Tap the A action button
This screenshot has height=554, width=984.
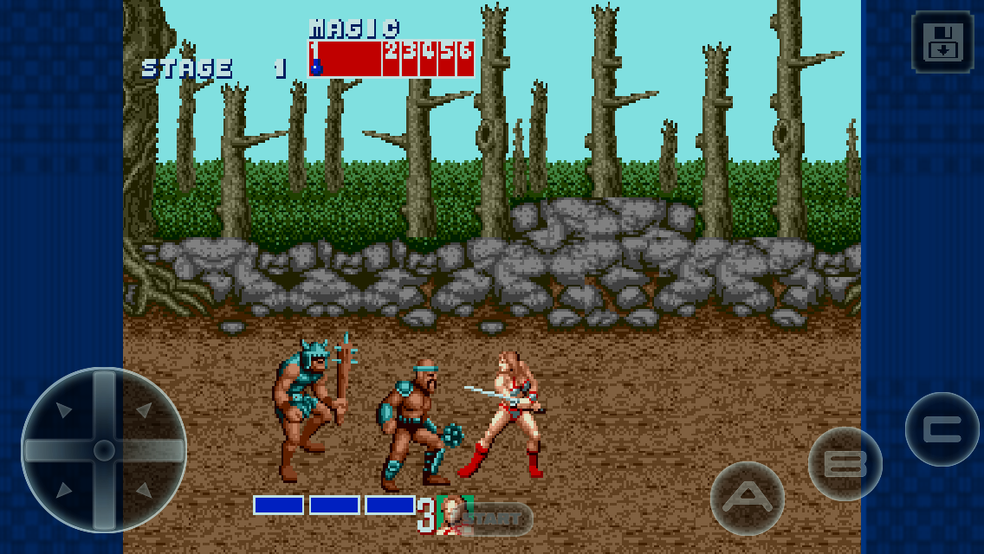747,497
